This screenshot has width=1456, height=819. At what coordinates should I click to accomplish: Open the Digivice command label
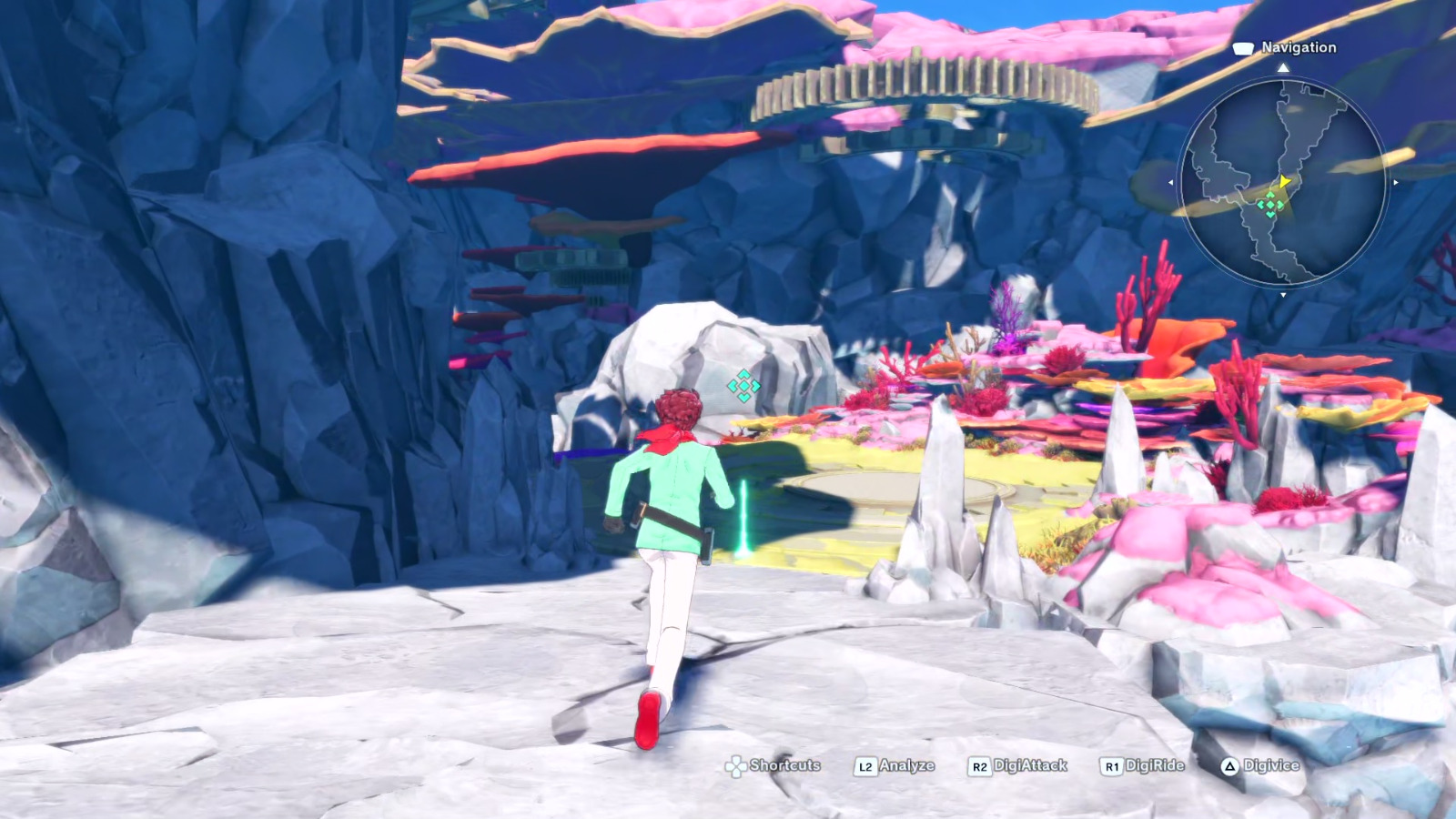coord(1271,767)
